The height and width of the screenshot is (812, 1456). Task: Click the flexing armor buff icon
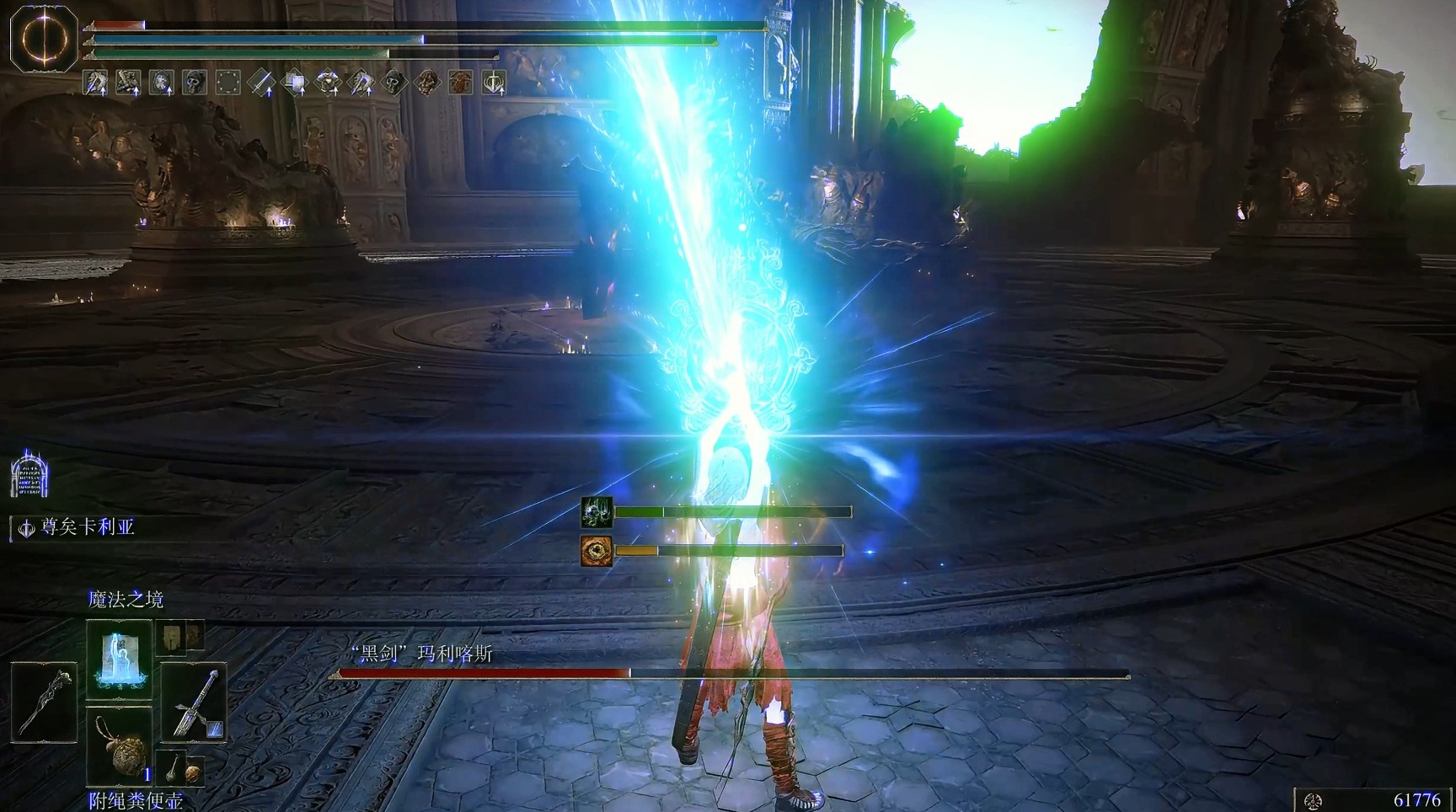tap(327, 83)
